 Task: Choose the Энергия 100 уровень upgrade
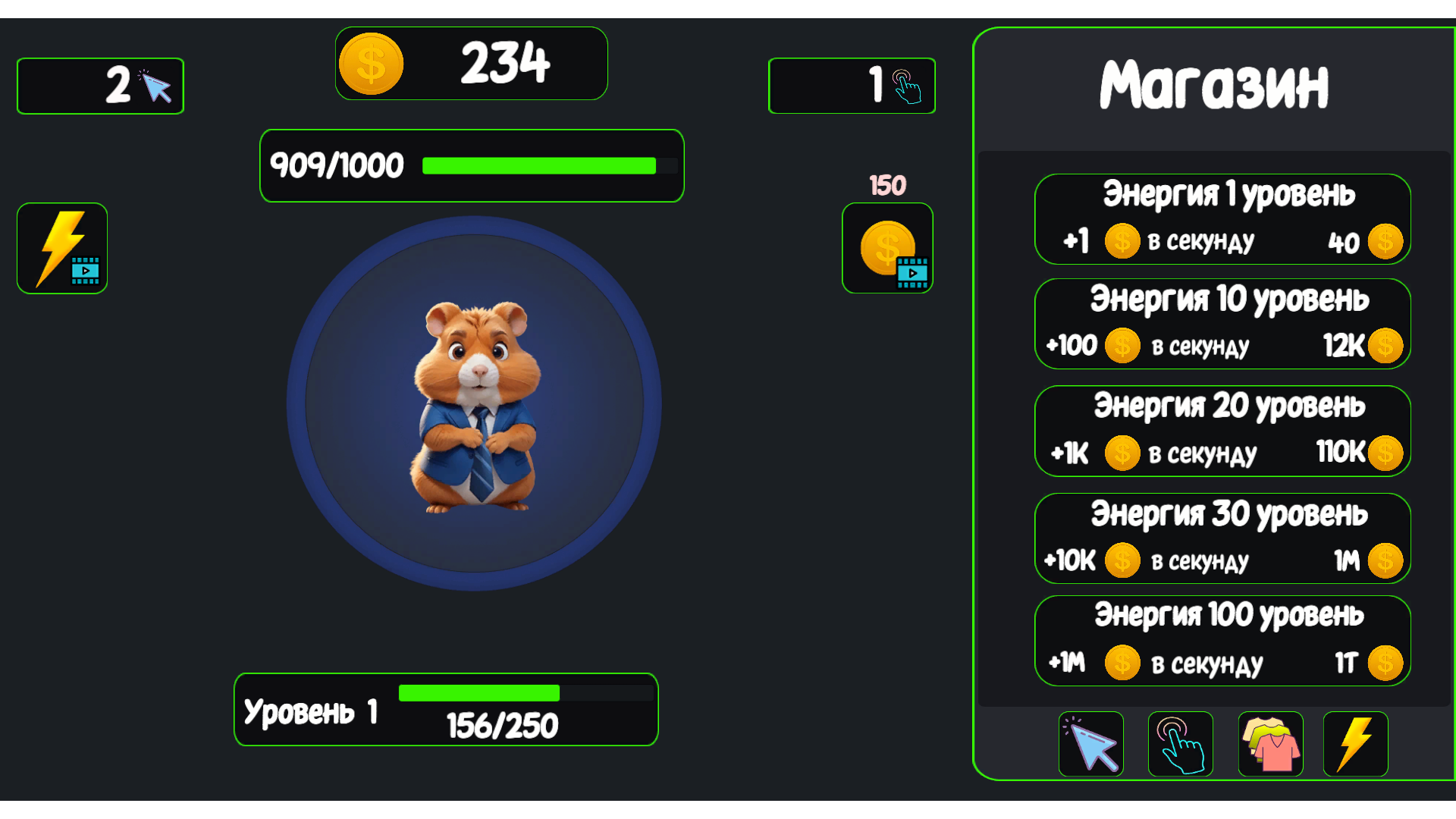(1222, 641)
